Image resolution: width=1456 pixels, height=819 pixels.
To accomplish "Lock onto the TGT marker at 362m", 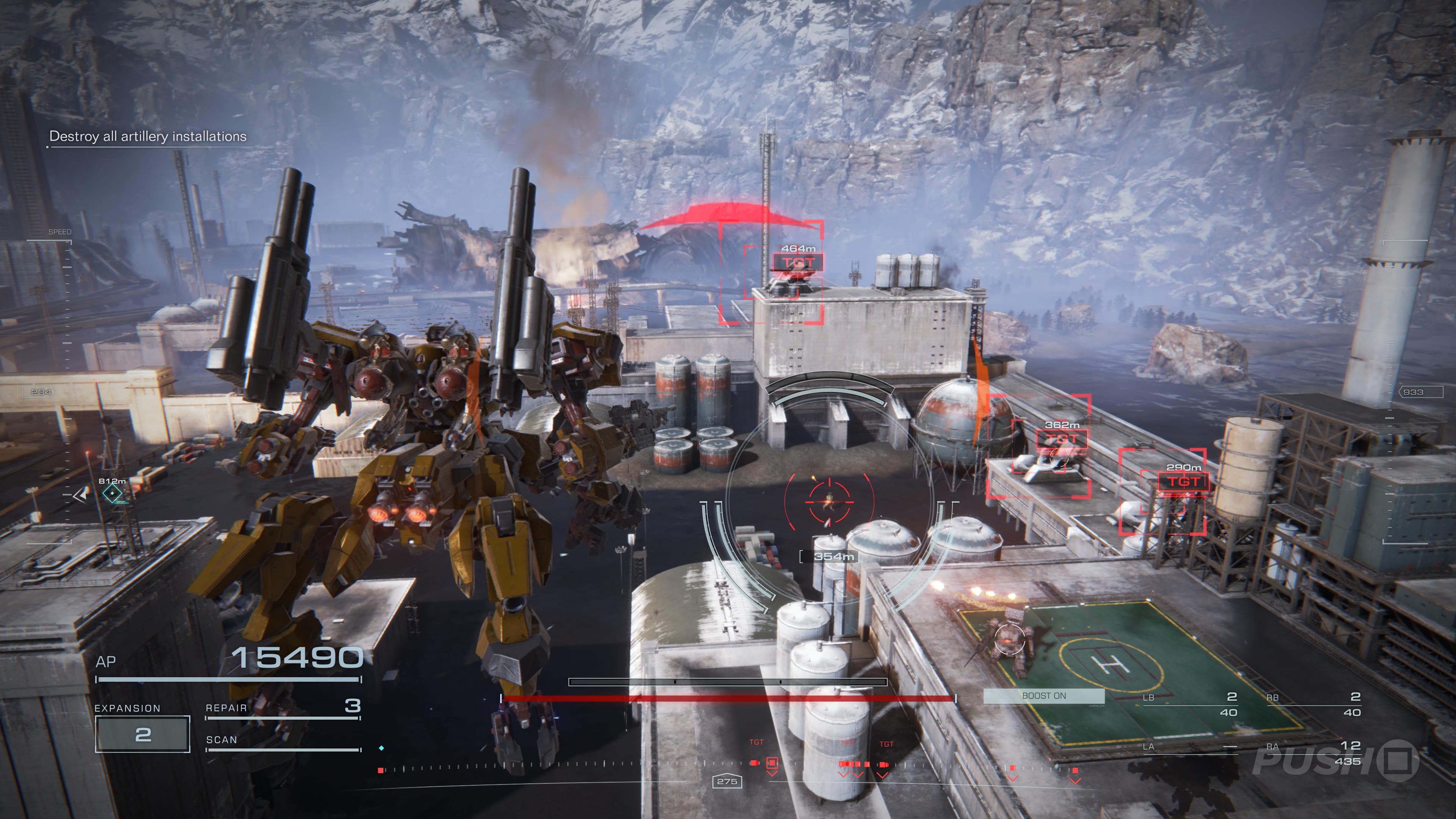I will pos(1062,439).
